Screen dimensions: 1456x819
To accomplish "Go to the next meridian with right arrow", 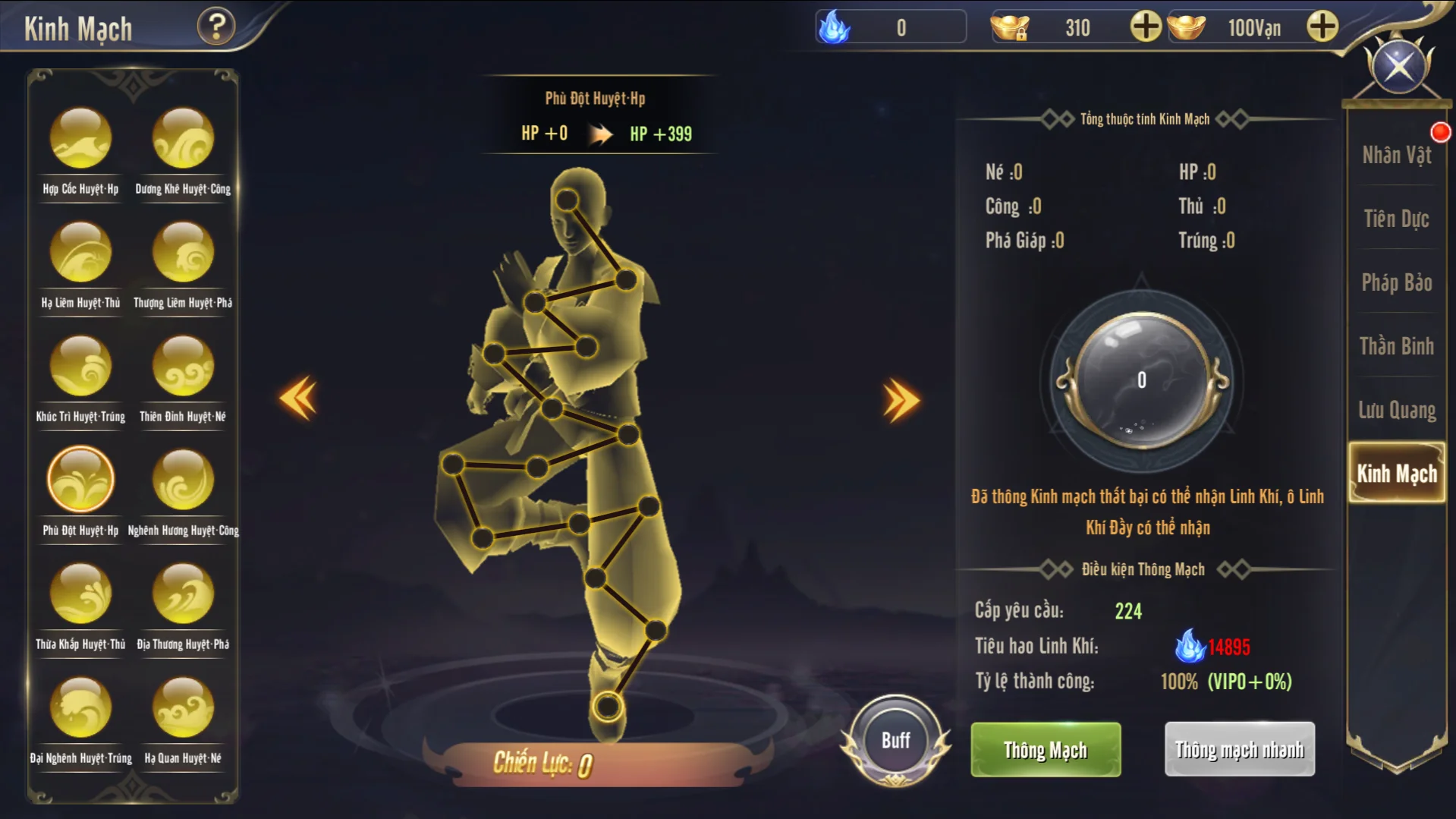I will click(x=901, y=399).
